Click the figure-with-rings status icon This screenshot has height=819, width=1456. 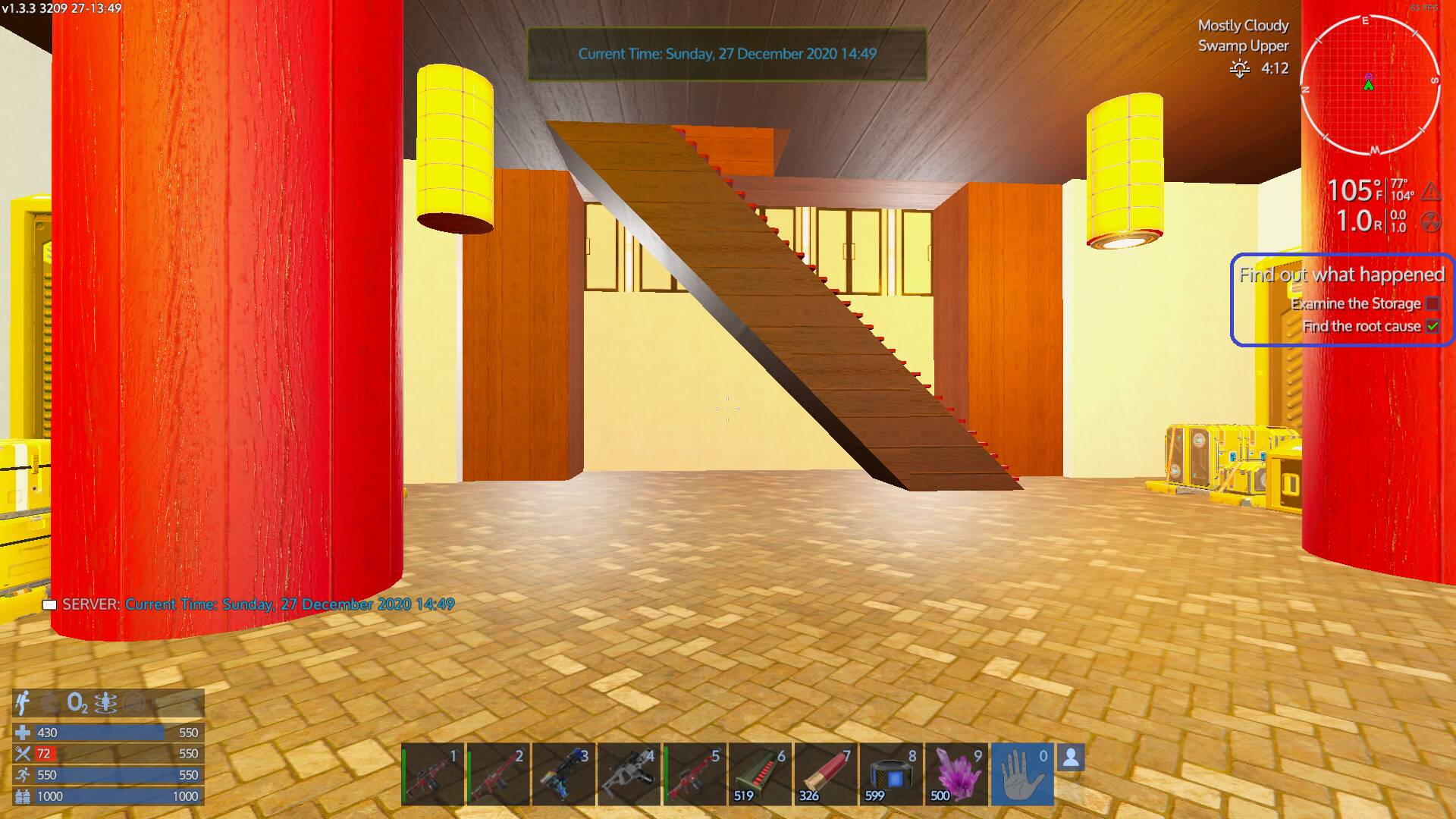point(105,703)
